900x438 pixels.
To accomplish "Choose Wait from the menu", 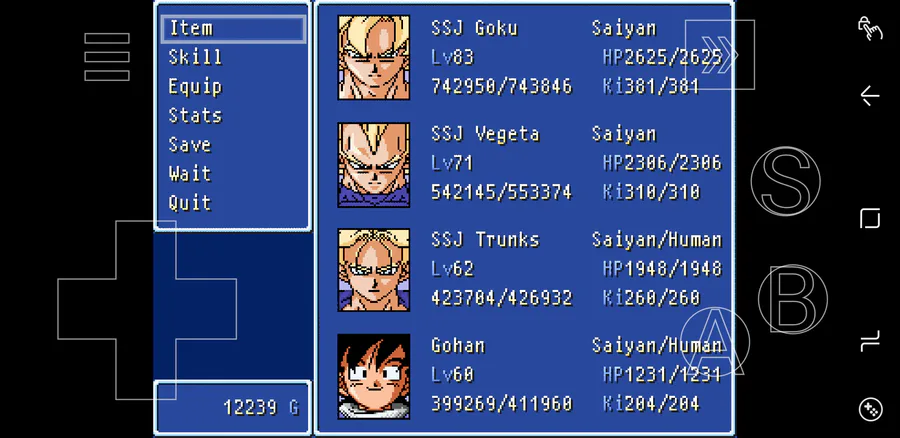I will pyautogui.click(x=190, y=173).
